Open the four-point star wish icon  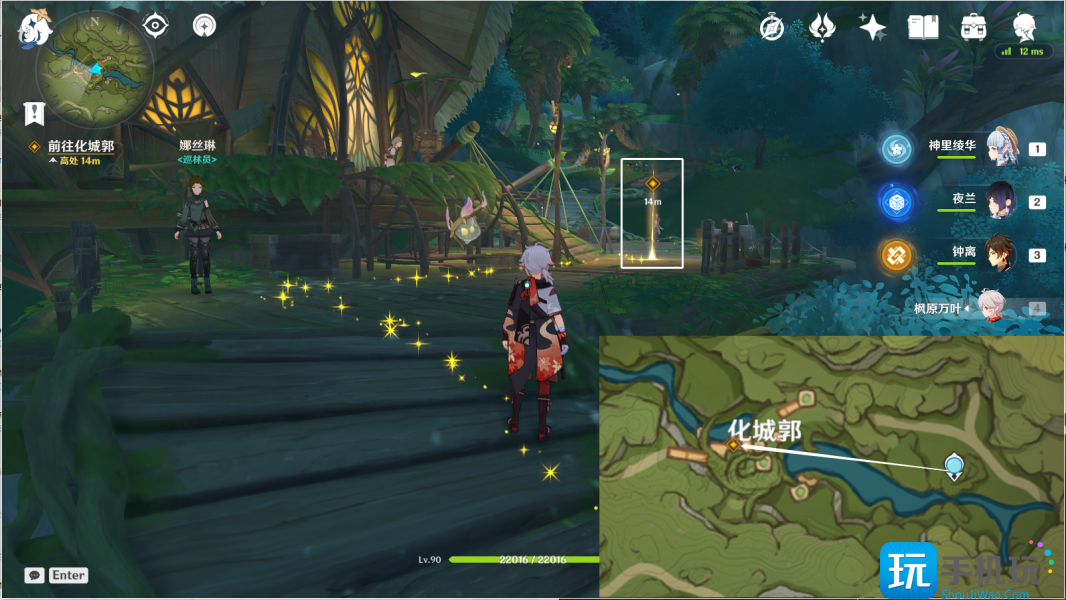[872, 27]
